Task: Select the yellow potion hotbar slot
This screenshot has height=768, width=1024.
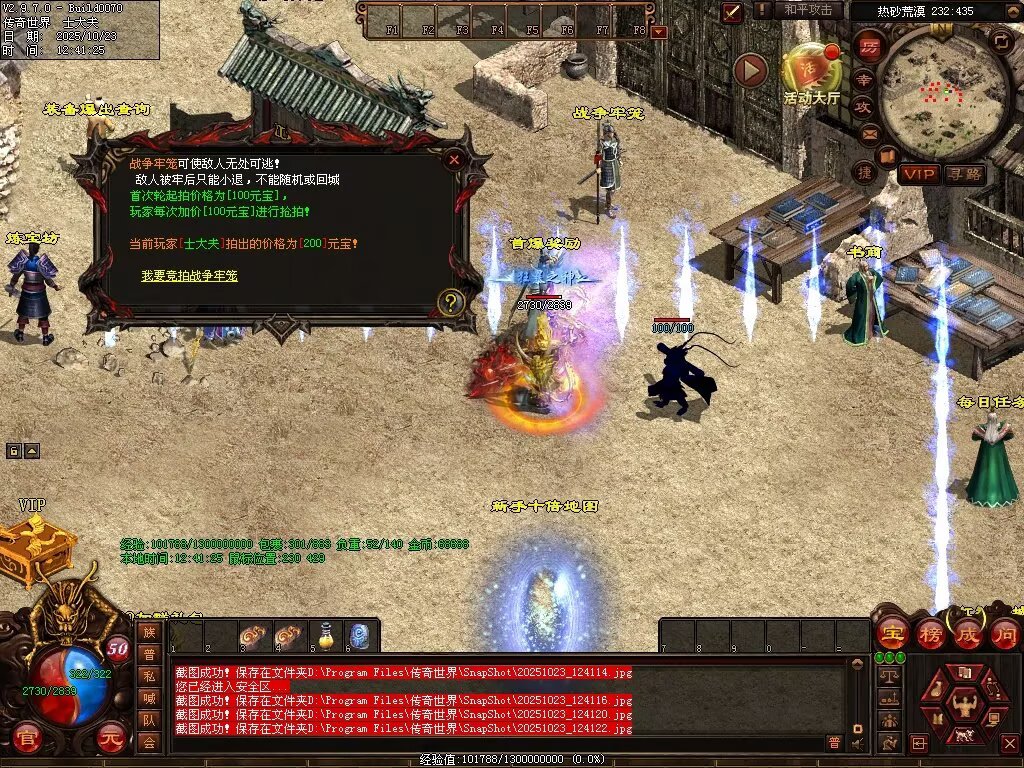Action: click(x=325, y=636)
